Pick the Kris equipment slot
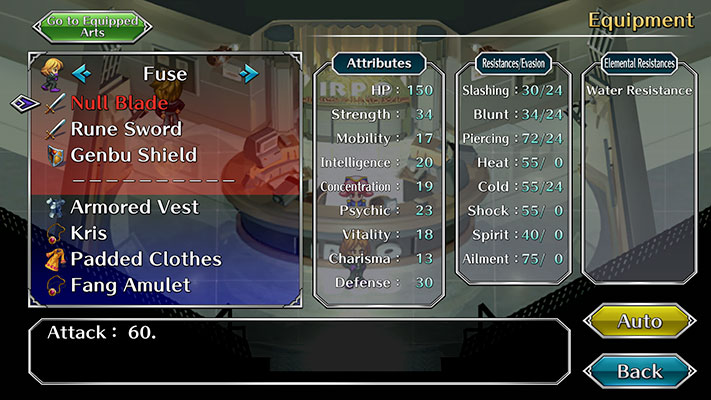Image resolution: width=711 pixels, height=400 pixels. point(88,233)
